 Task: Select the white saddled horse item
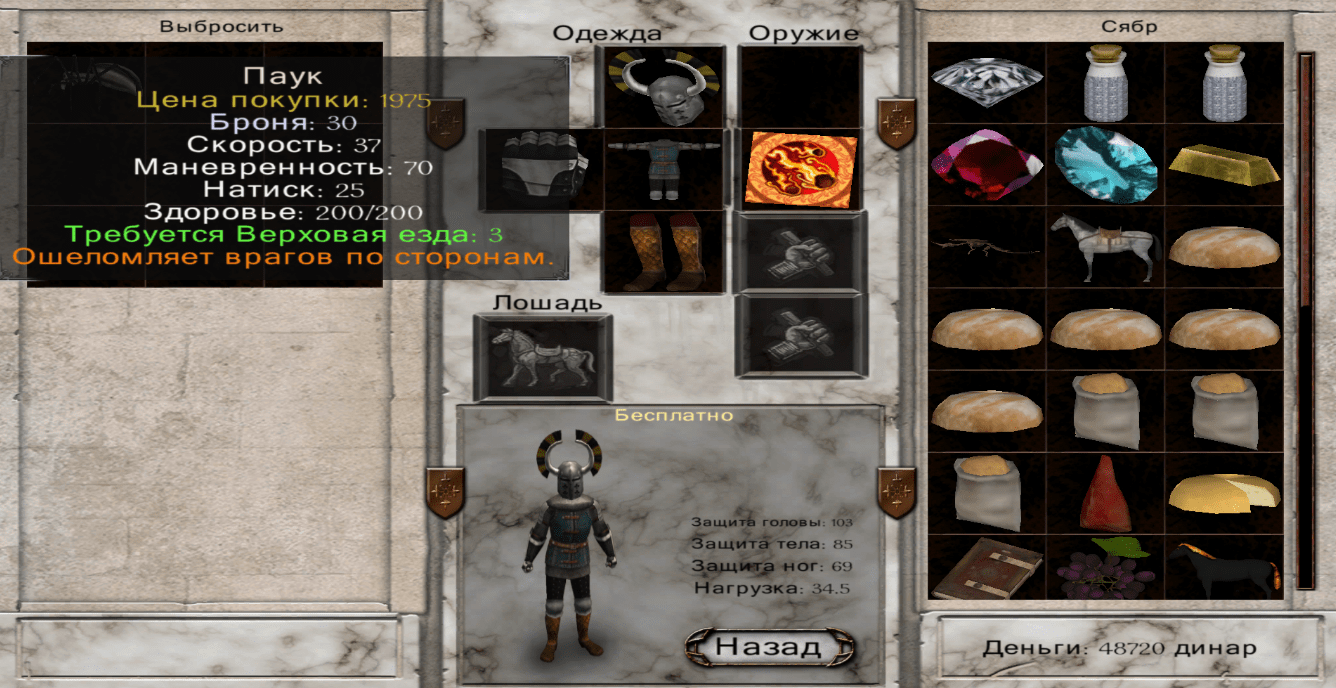click(x=1105, y=247)
